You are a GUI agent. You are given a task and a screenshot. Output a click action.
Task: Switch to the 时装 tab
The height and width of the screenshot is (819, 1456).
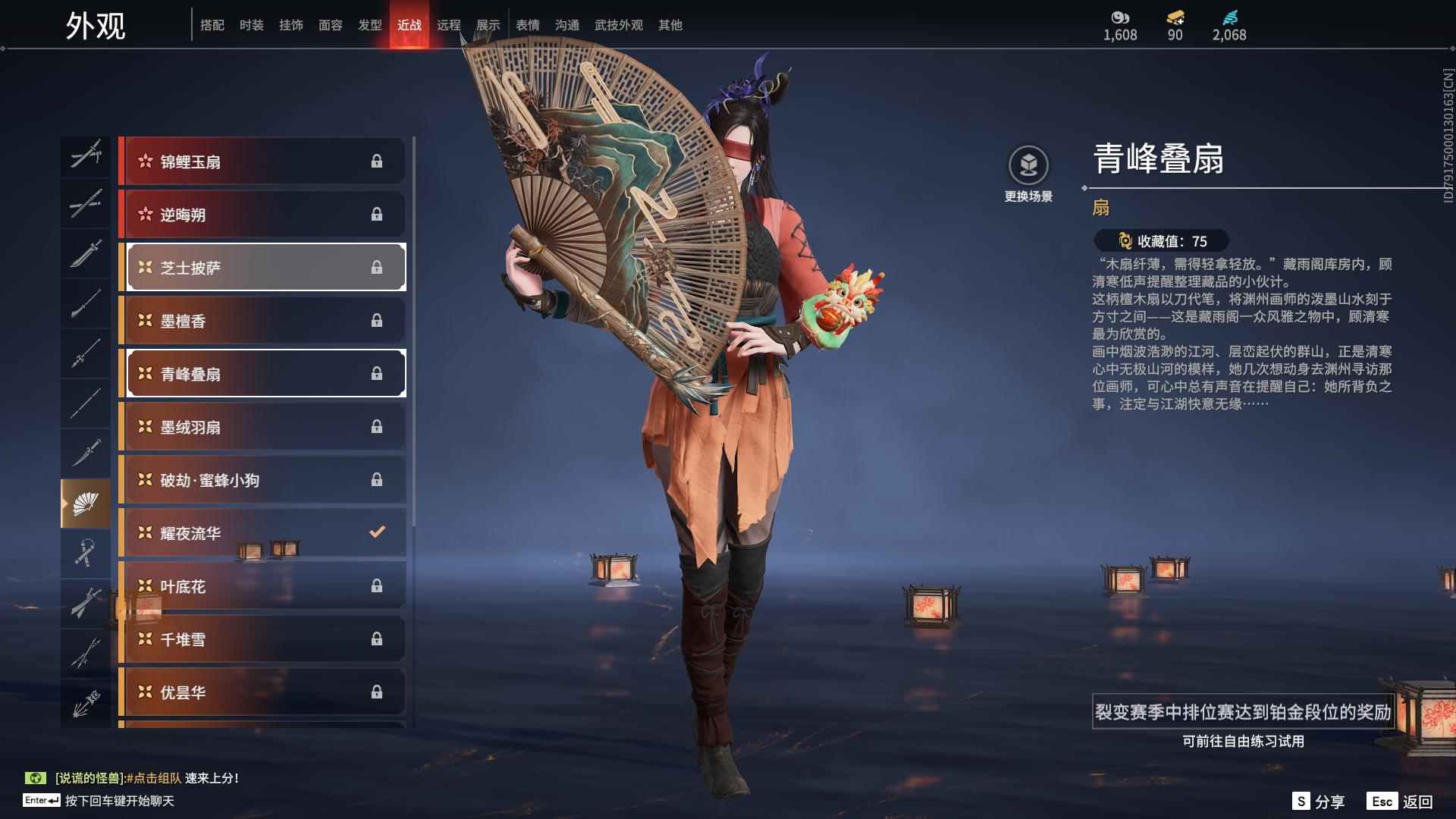point(251,24)
